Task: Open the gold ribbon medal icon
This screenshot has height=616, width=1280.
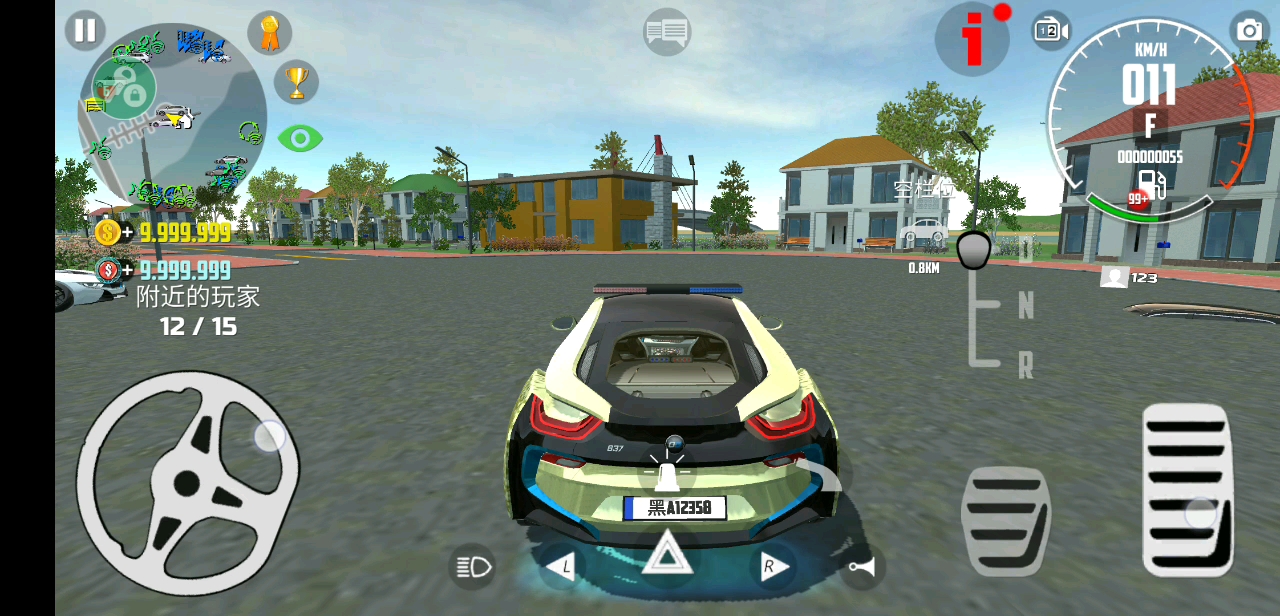Action: [269, 33]
